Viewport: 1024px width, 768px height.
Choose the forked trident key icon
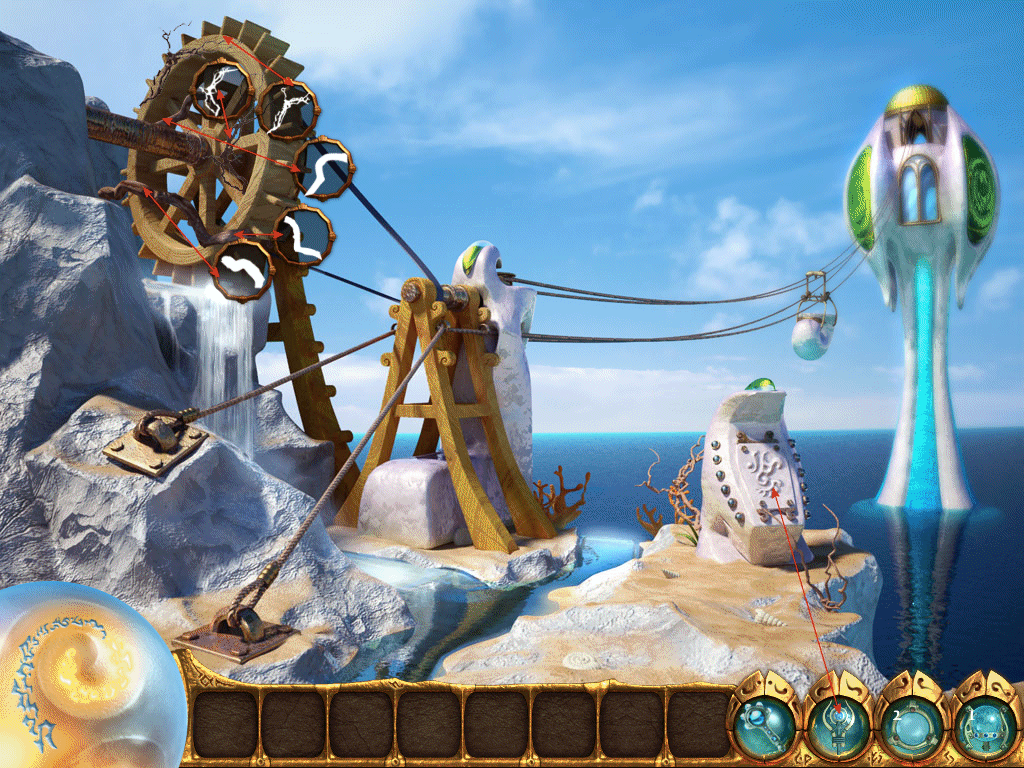click(x=837, y=722)
